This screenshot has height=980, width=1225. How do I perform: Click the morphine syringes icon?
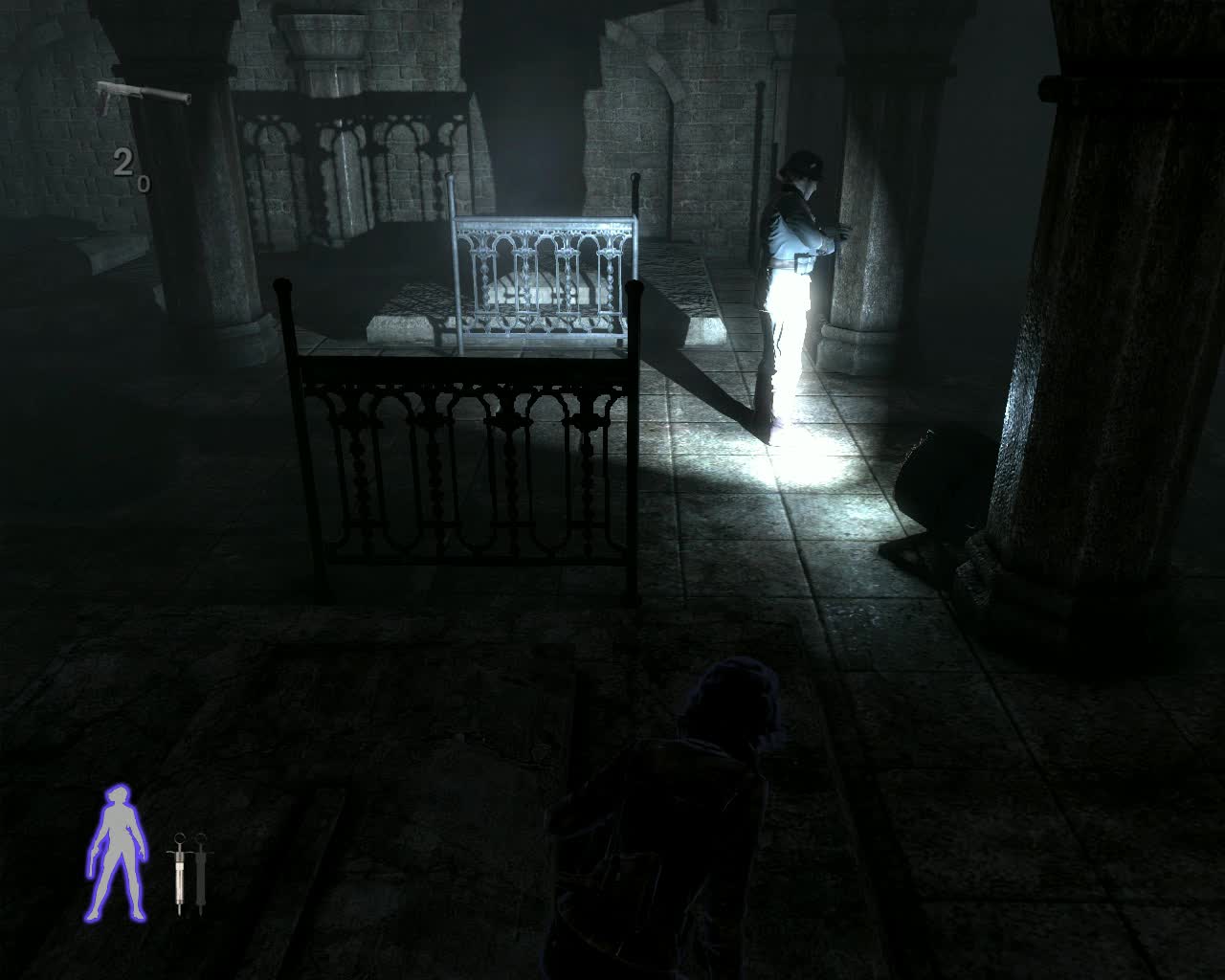point(188,873)
